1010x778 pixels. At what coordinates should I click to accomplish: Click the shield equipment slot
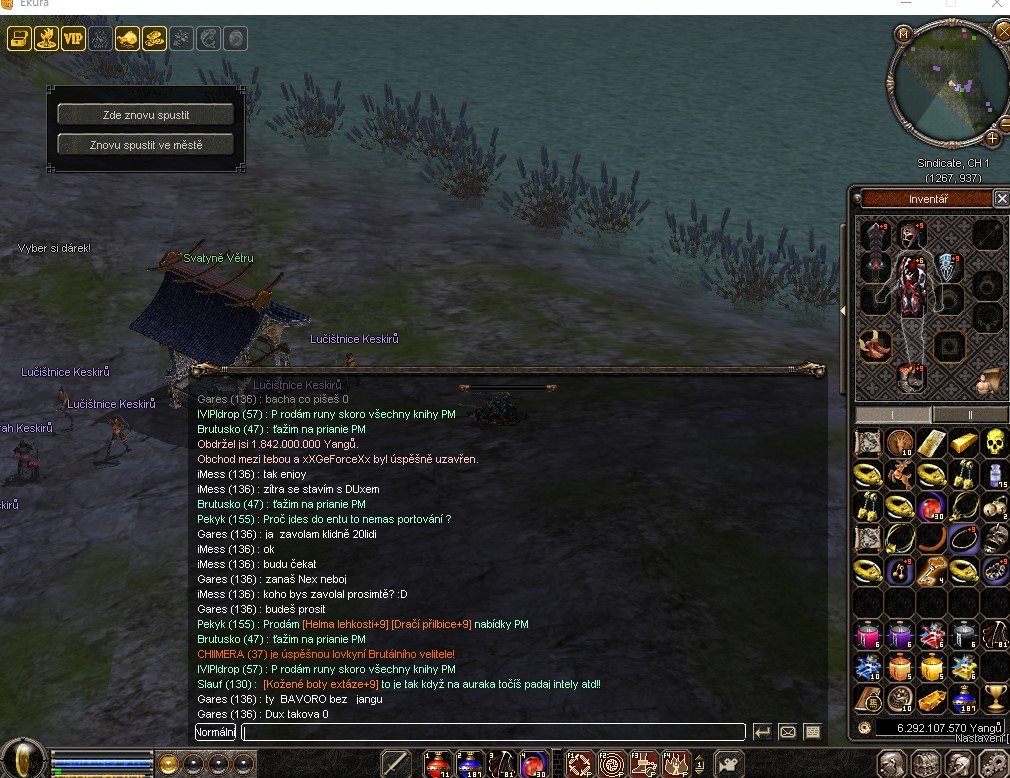point(950,265)
